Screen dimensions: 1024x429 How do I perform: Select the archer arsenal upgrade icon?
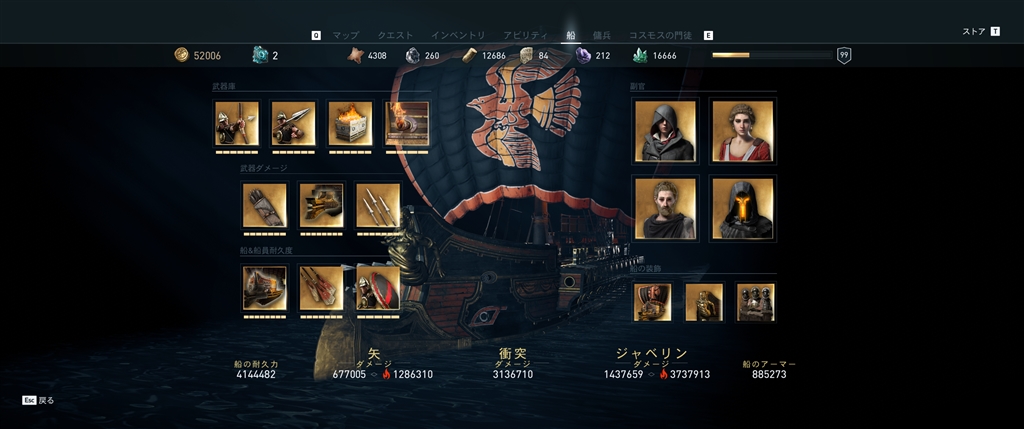tap(237, 123)
